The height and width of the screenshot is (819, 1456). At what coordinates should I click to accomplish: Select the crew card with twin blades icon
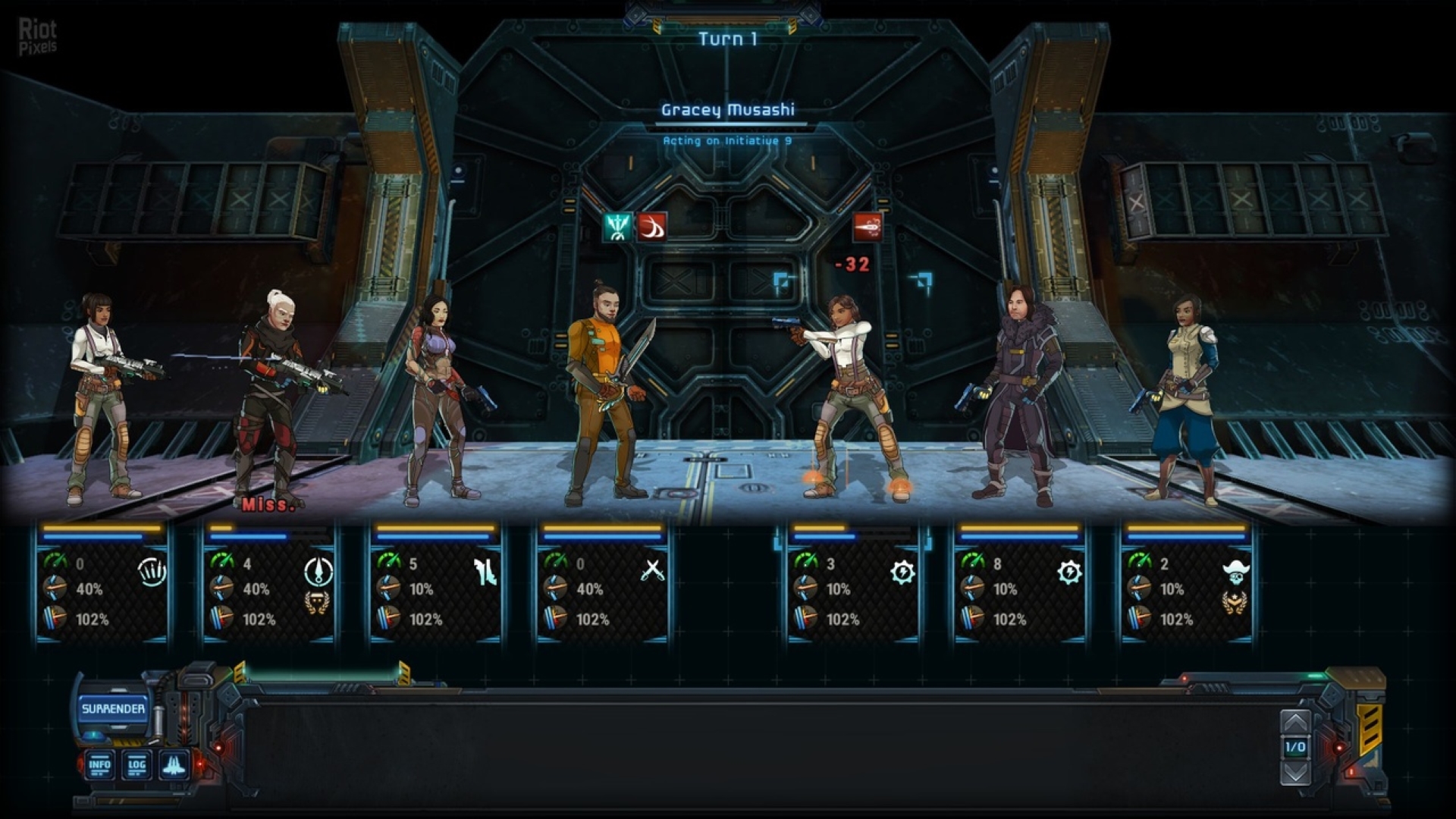(x=436, y=584)
